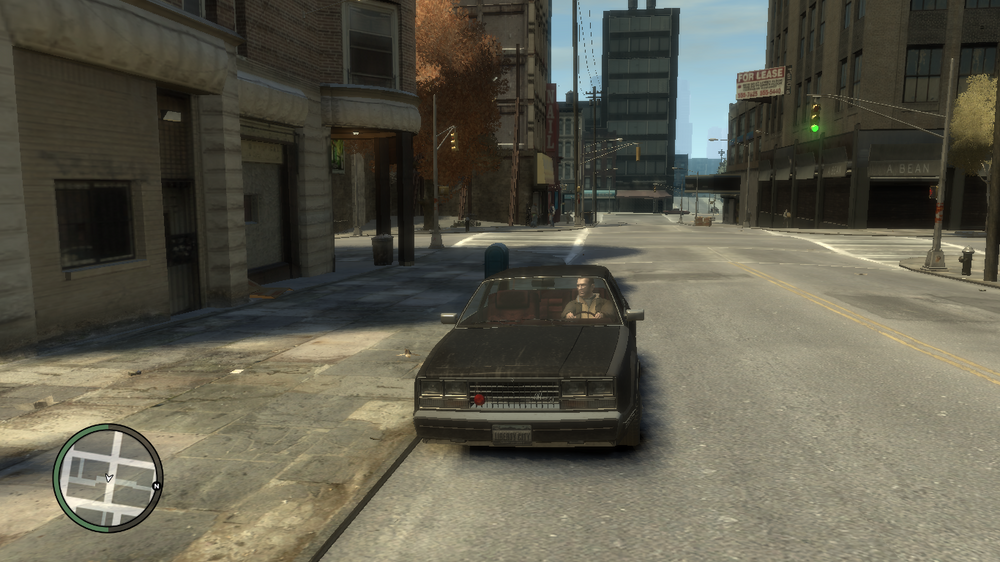Click the circular radar minimap
The image size is (1000, 562).
click(x=107, y=477)
